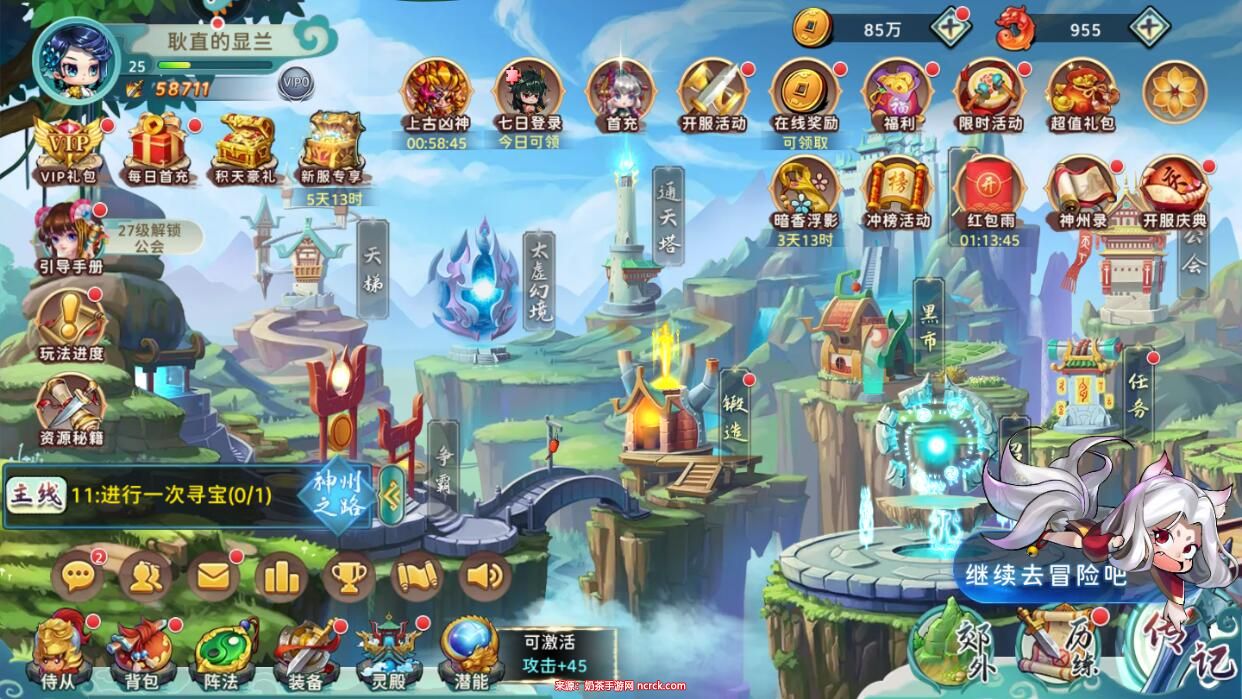Open the mail envelope inbox
Screen dimensions: 1242x699
213,576
